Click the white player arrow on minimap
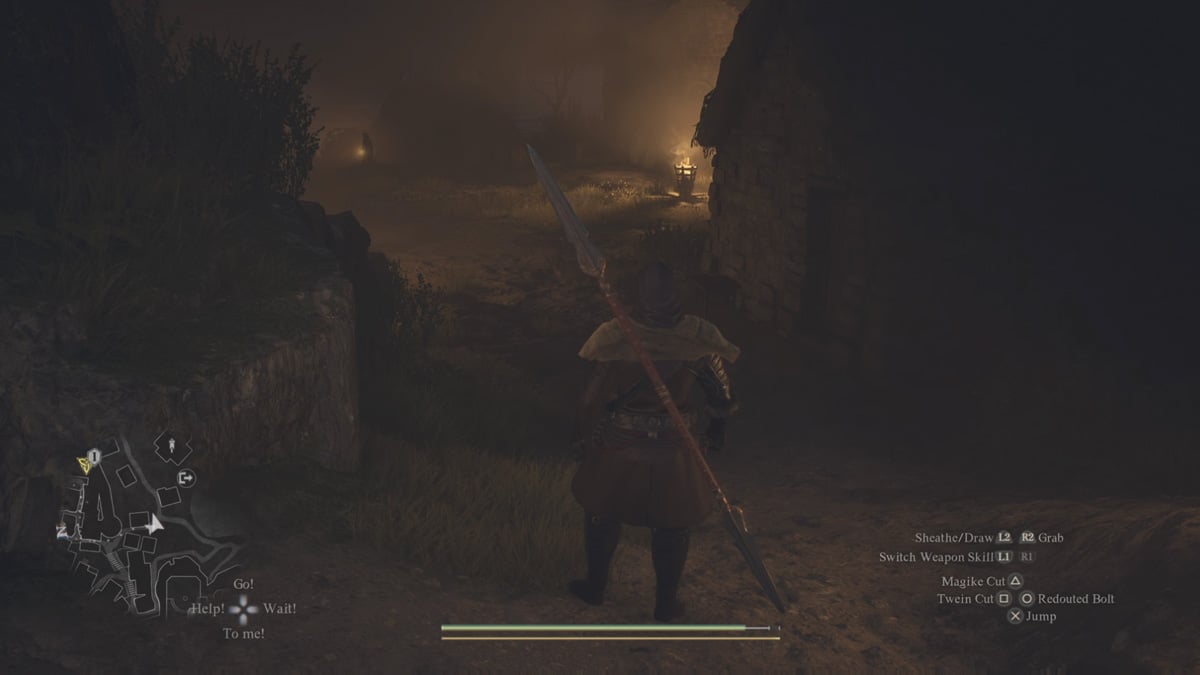Viewport: 1200px width, 675px height. coord(153,523)
